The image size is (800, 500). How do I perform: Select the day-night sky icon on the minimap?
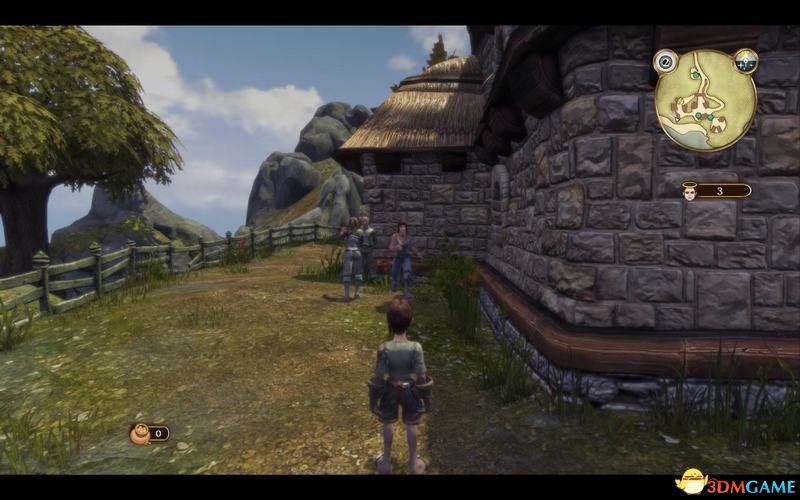pyautogui.click(x=746, y=62)
